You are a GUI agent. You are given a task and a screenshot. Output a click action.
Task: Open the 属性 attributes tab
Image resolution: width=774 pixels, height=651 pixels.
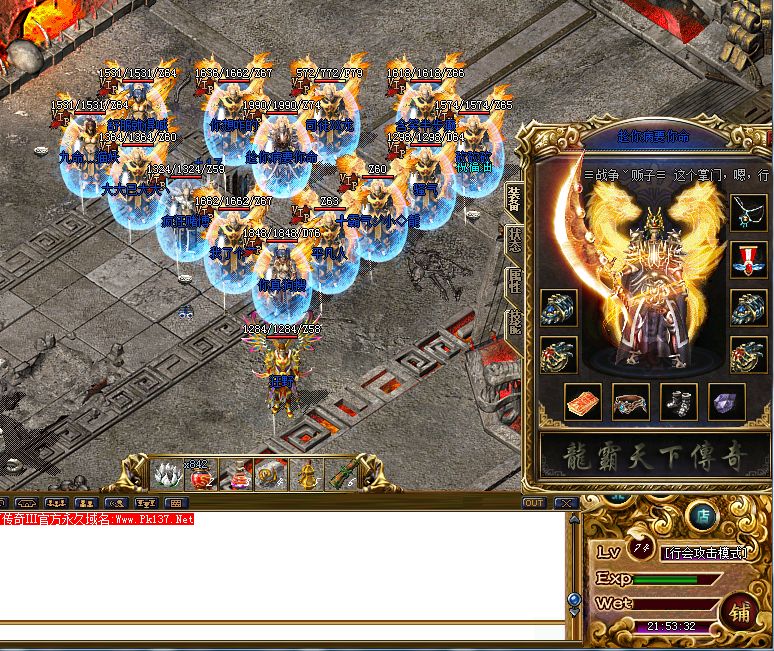coord(514,281)
